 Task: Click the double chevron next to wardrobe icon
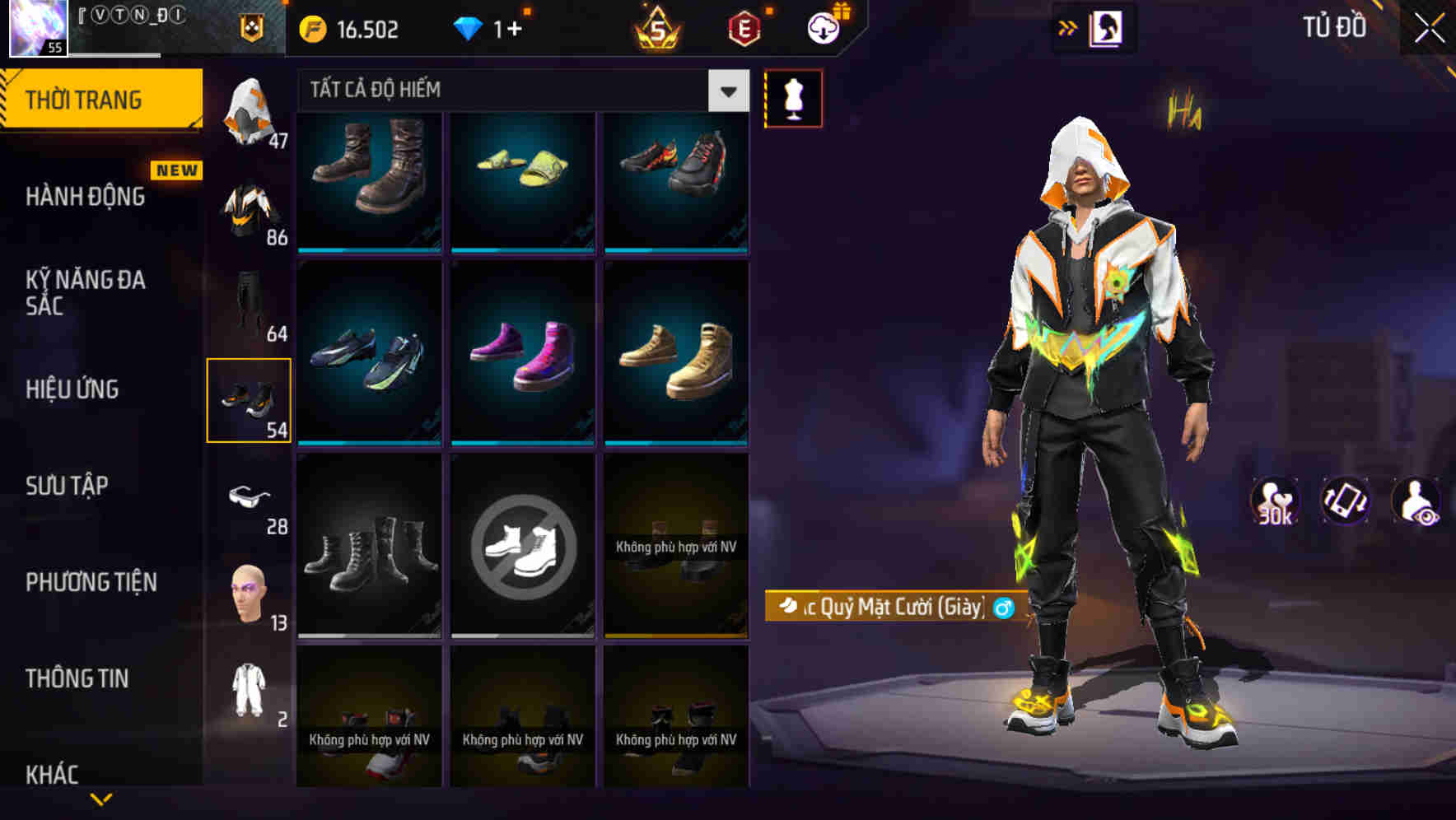(1067, 27)
